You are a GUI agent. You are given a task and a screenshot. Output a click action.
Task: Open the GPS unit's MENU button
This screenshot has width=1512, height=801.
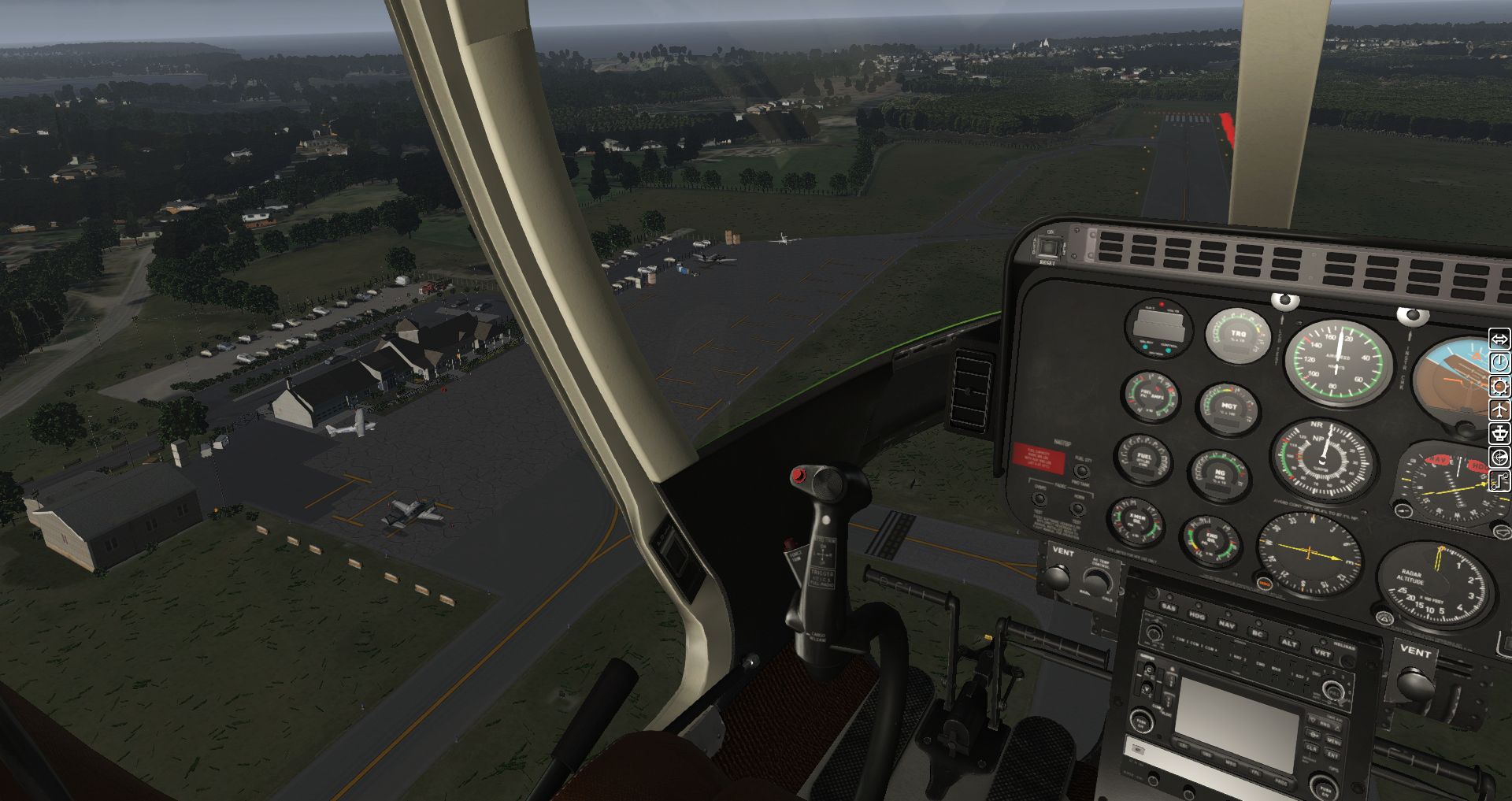coord(1333,741)
